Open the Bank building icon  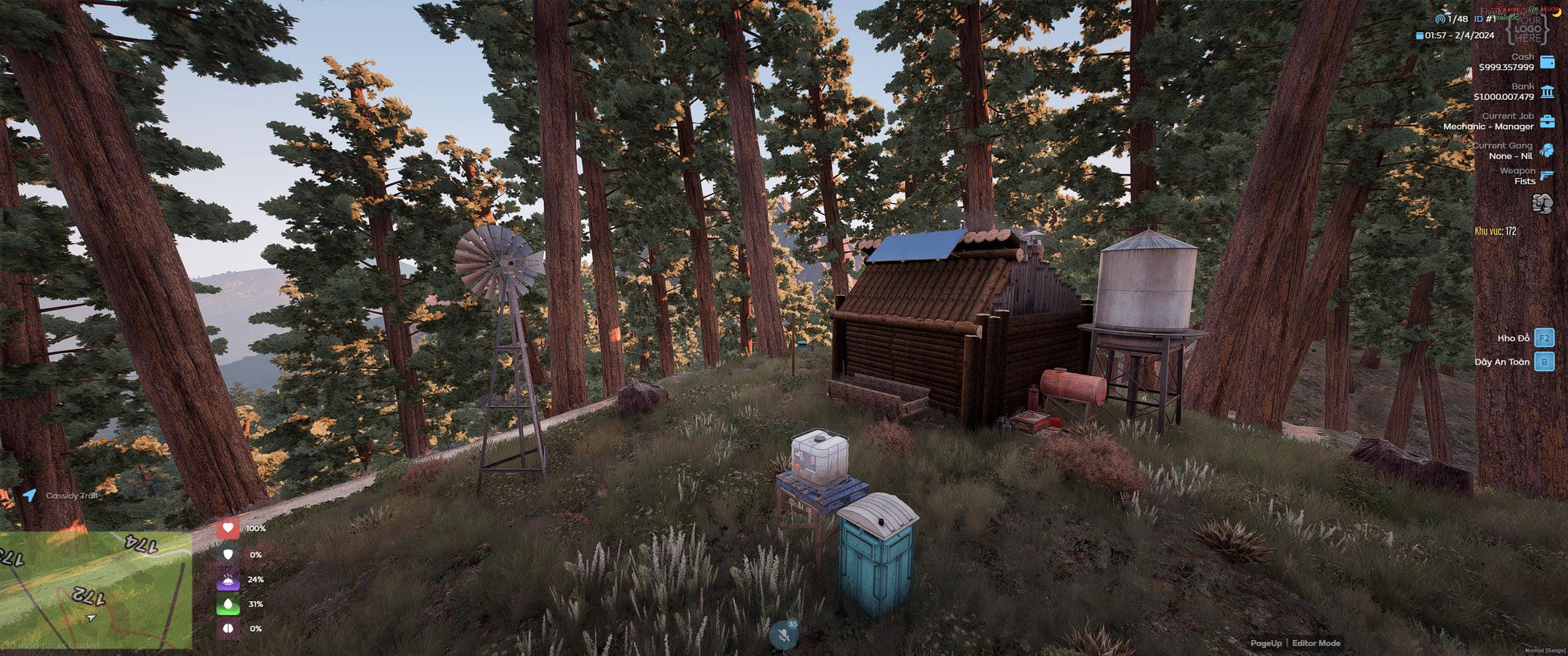(x=1547, y=92)
